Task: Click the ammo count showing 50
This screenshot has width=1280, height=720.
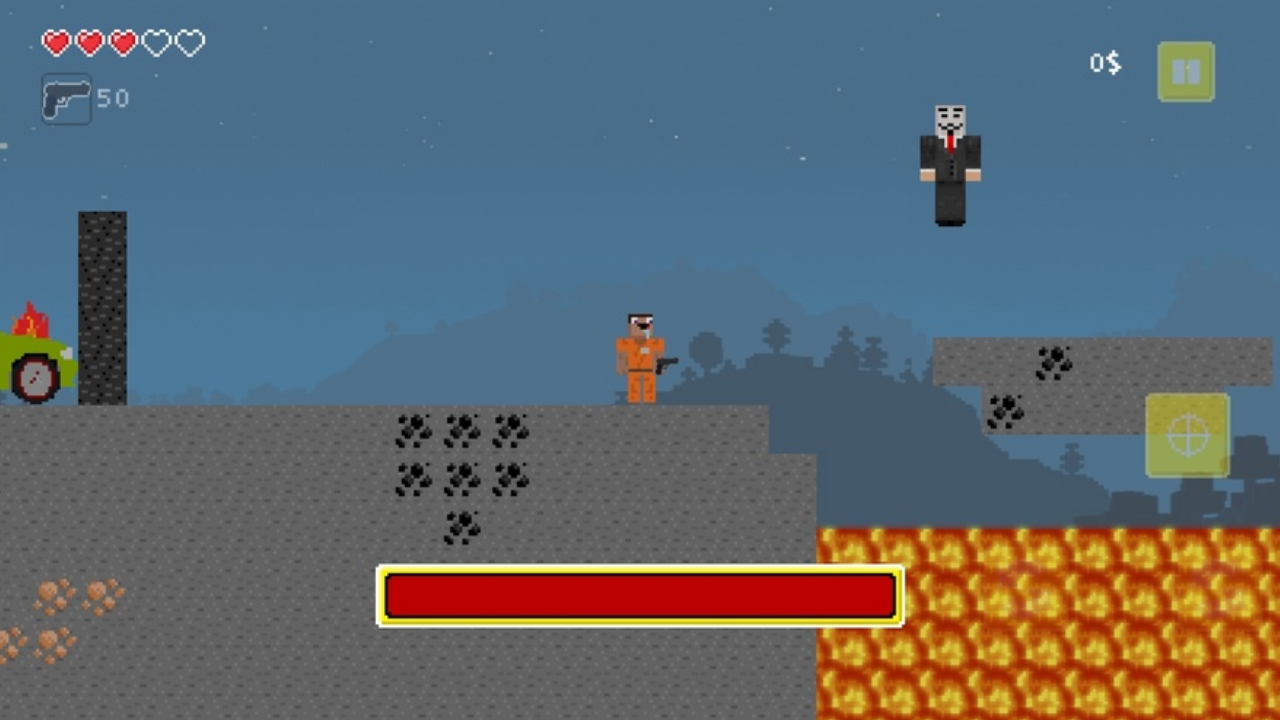Action: 113,98
